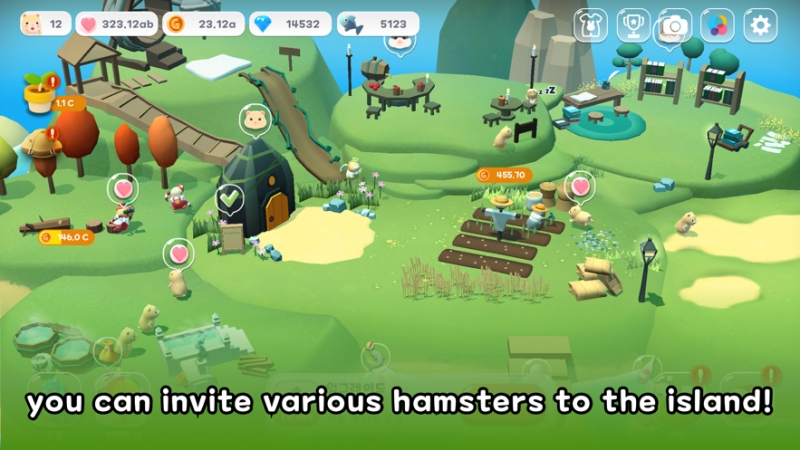Open the colorful circles icon
Viewport: 800px width, 450px height.
tap(717, 25)
